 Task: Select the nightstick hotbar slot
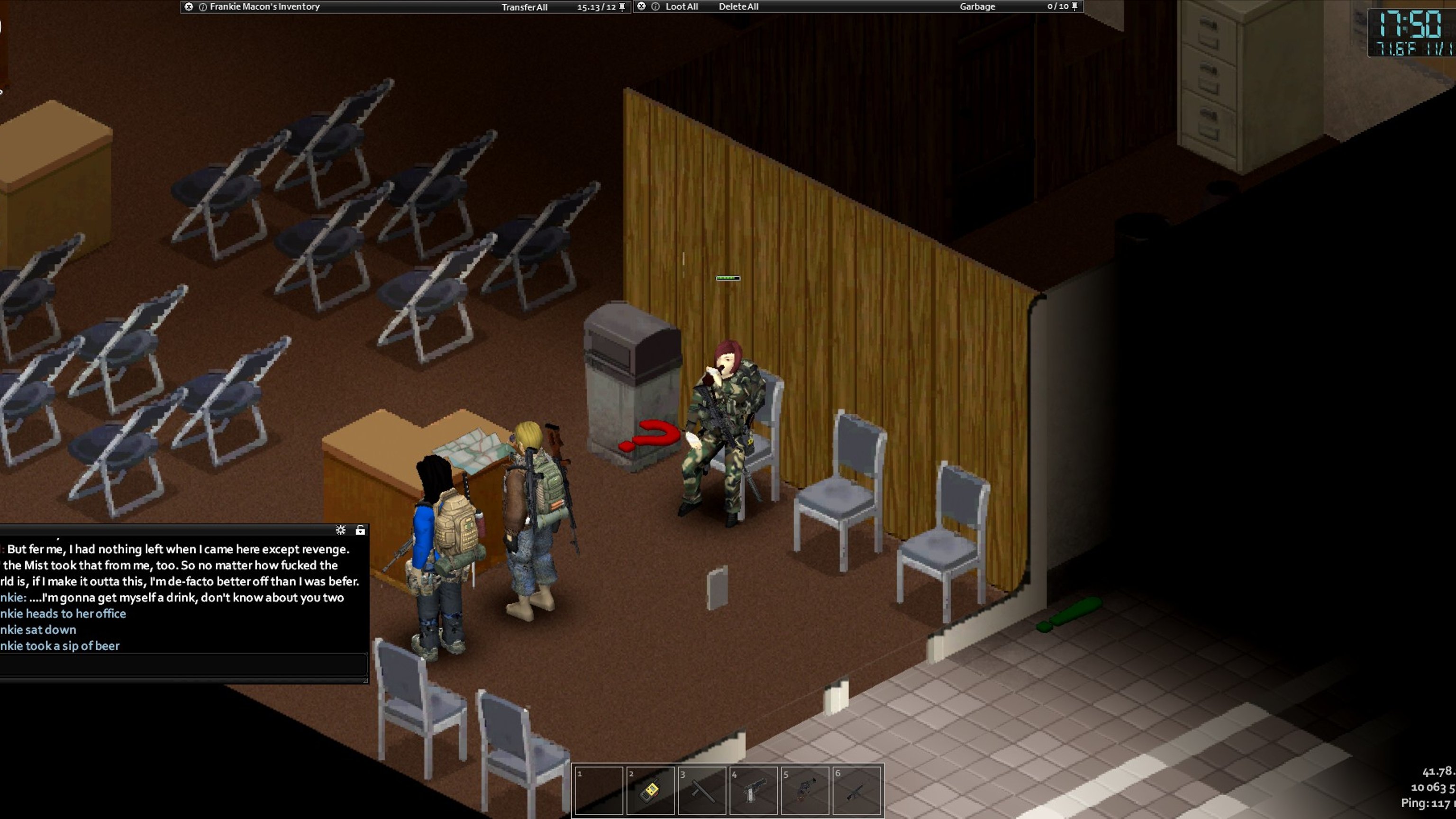click(701, 790)
